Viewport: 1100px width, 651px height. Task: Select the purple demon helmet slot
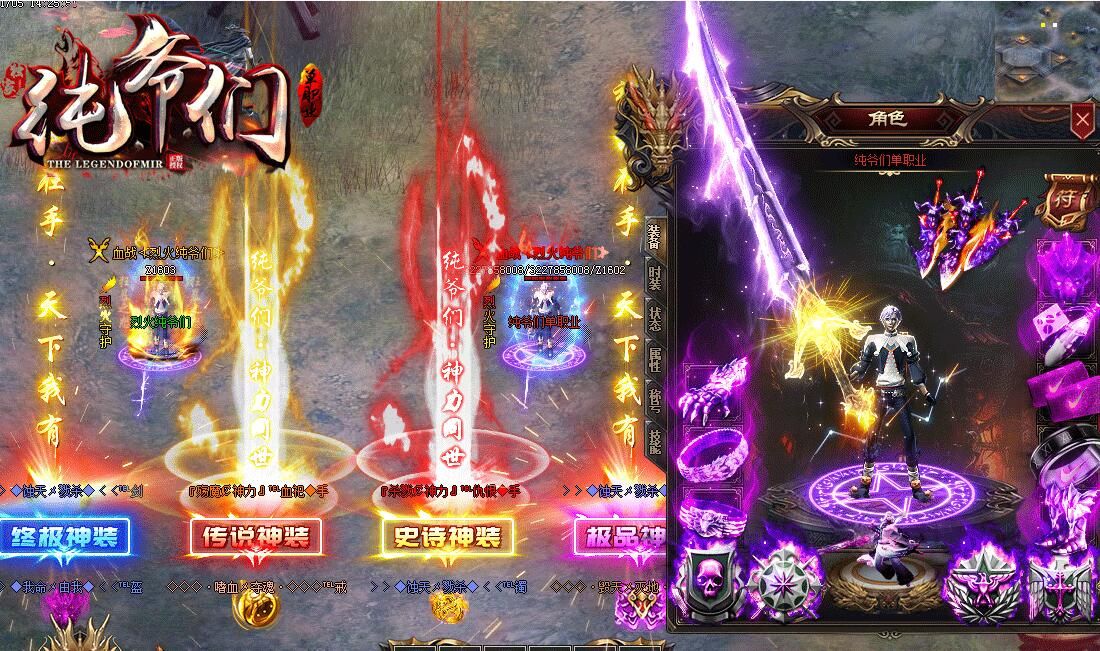[x=1066, y=267]
